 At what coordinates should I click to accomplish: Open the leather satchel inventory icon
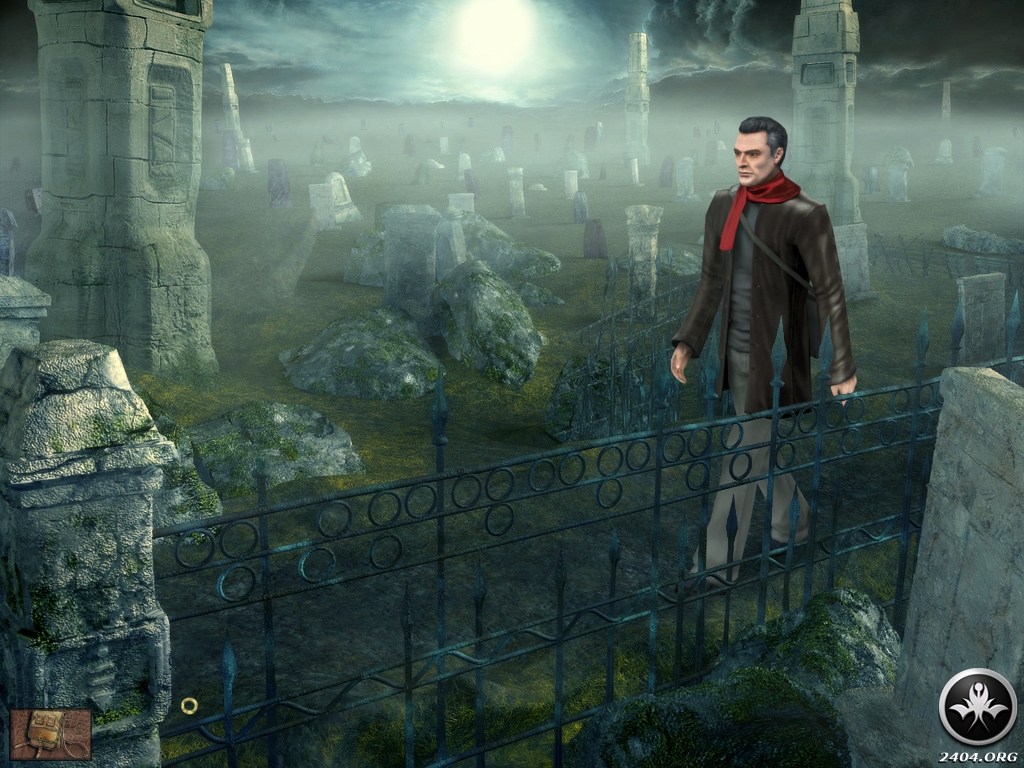(x=50, y=734)
